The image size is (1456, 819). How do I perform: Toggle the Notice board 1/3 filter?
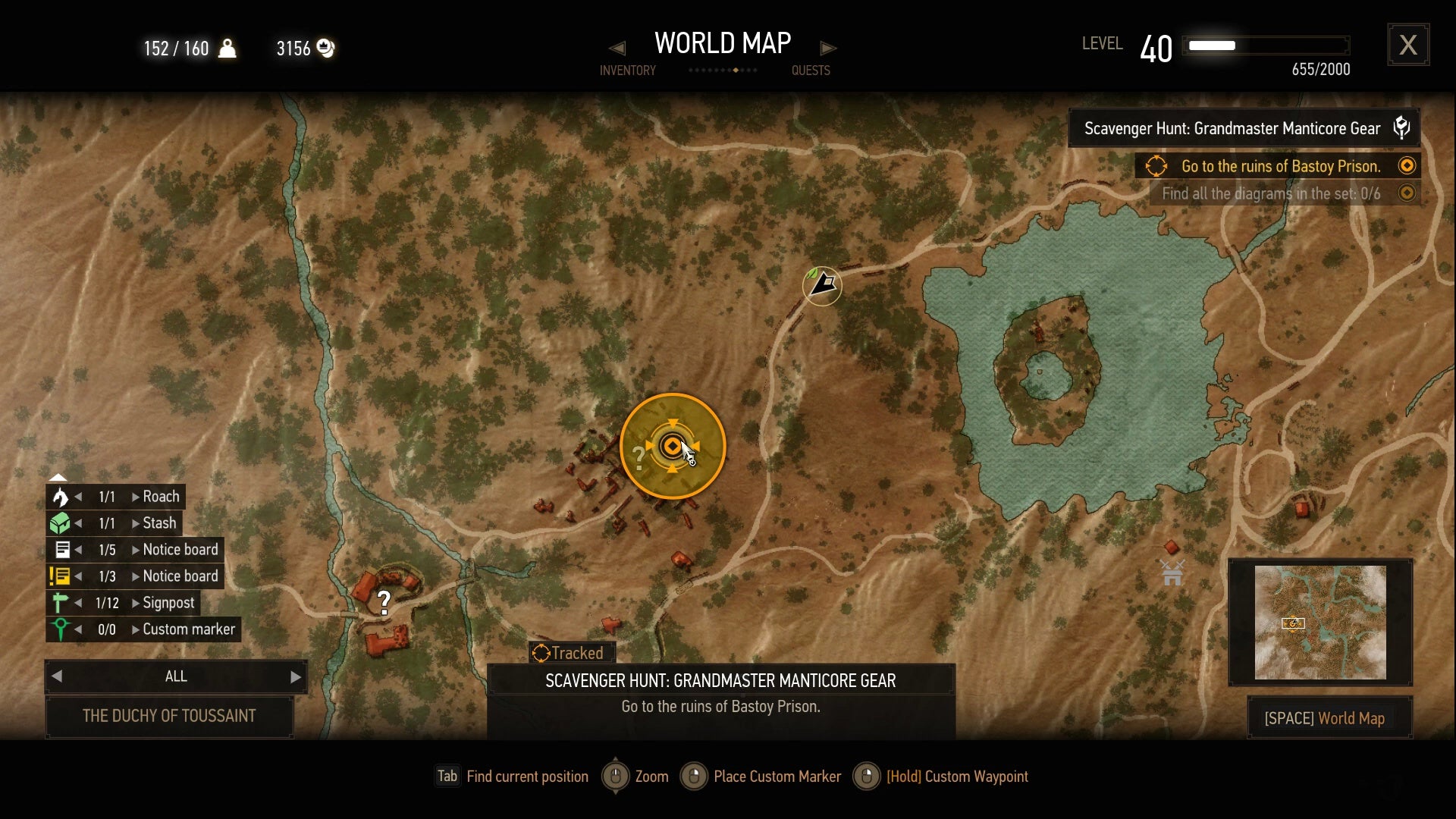(62, 576)
